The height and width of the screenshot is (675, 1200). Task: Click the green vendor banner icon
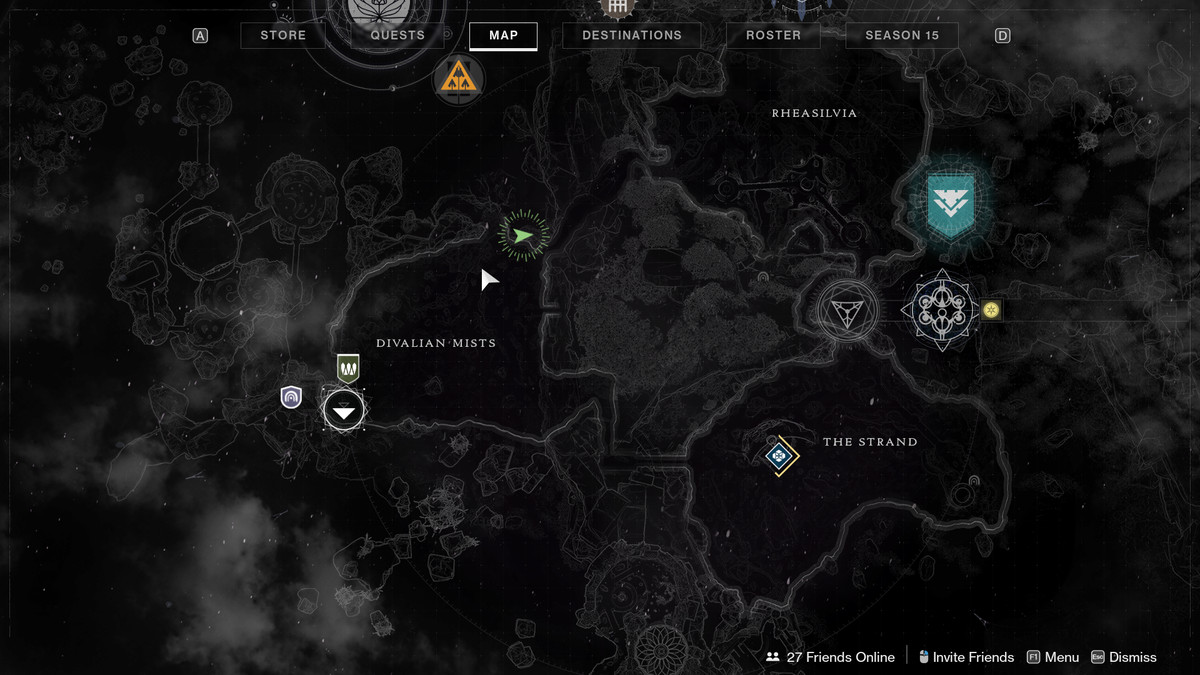(348, 368)
